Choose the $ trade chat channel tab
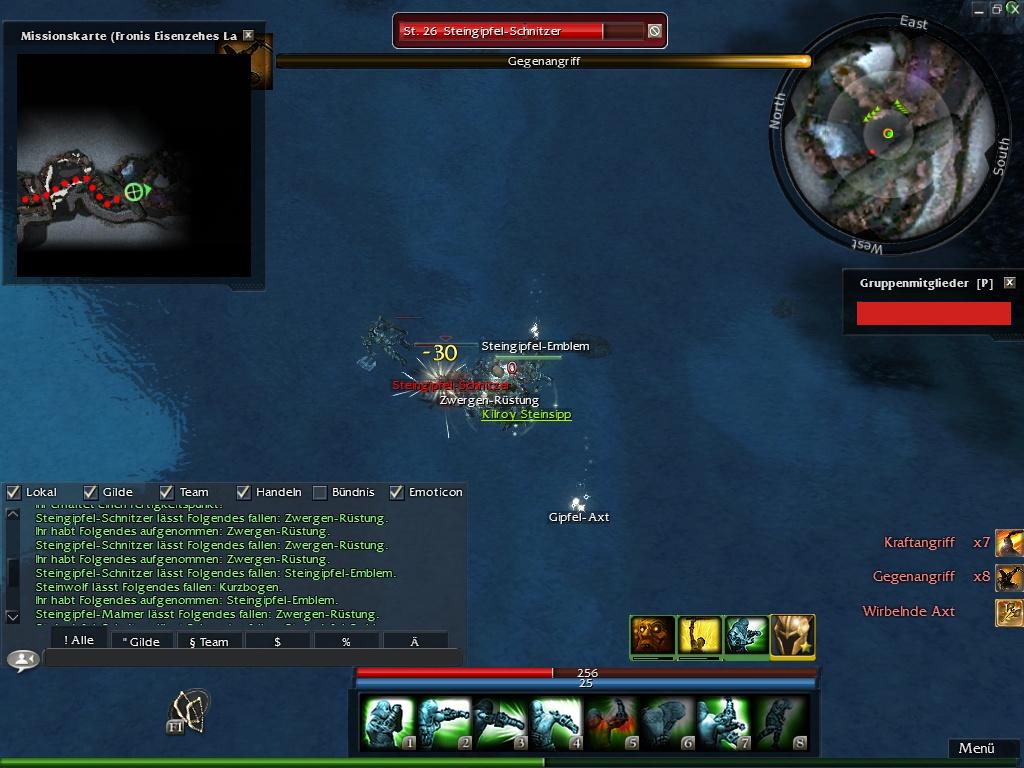 [277, 641]
